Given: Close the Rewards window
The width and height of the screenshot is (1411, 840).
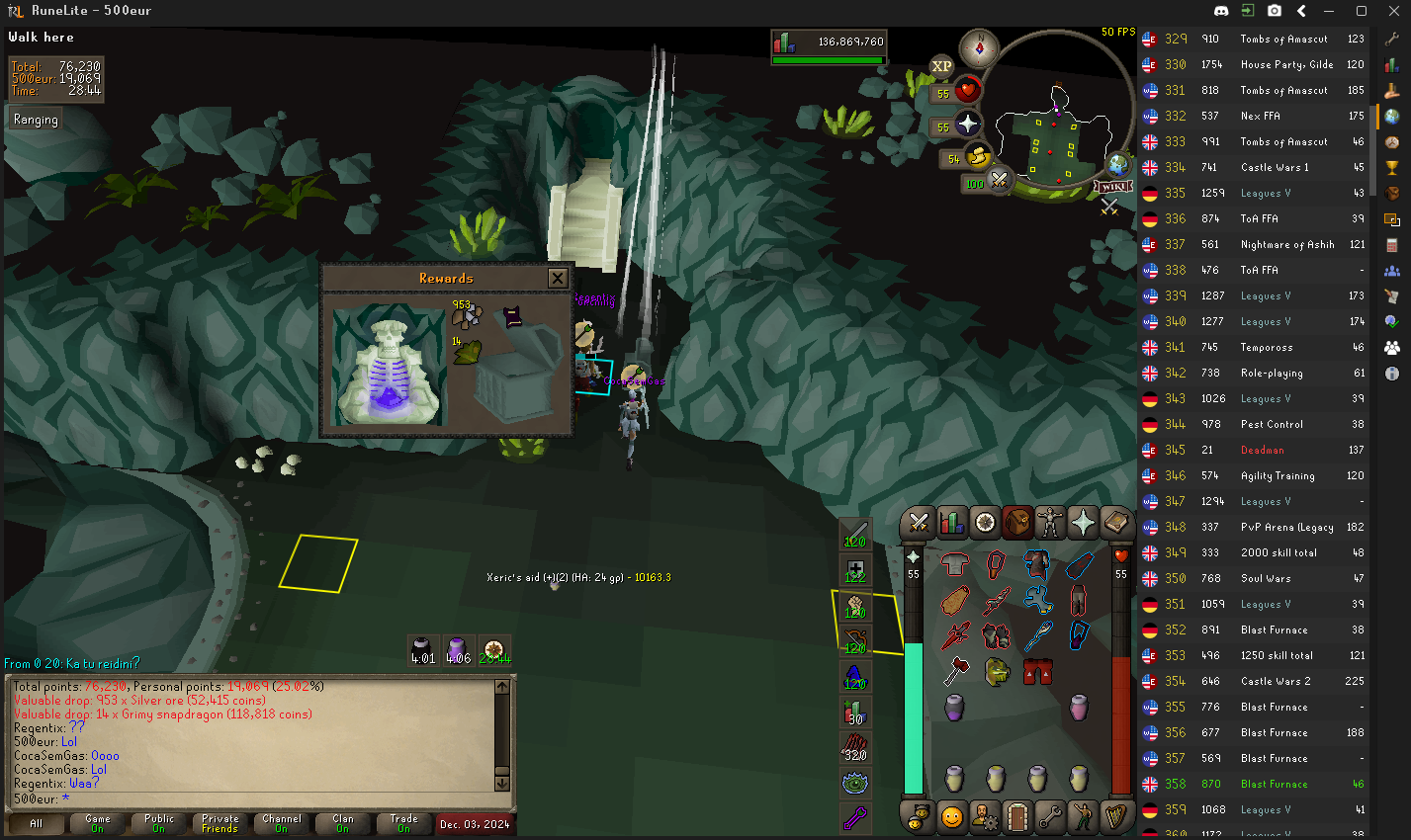Looking at the screenshot, I should (558, 279).
